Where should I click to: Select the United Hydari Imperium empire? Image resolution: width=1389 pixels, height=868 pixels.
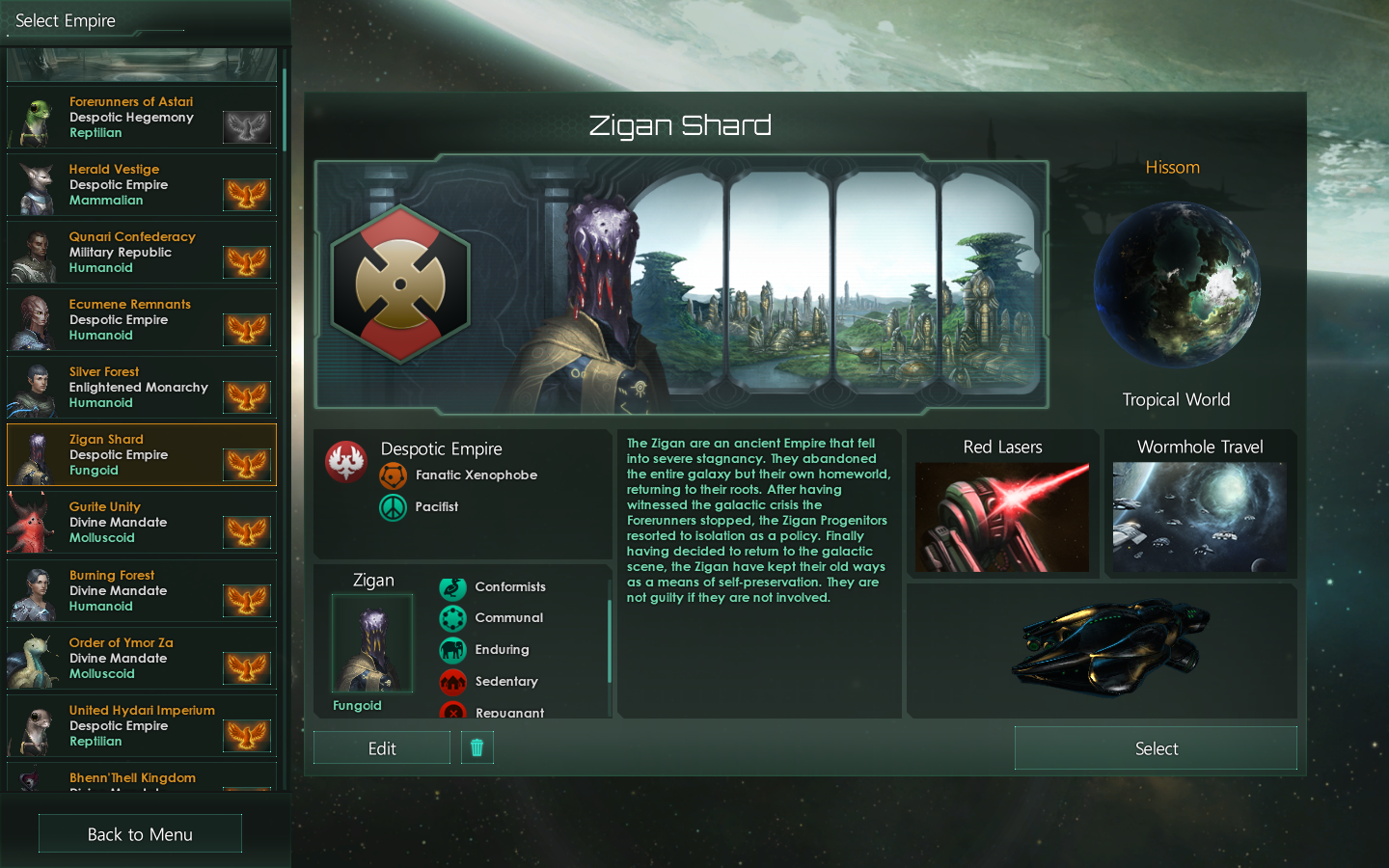pos(141,725)
